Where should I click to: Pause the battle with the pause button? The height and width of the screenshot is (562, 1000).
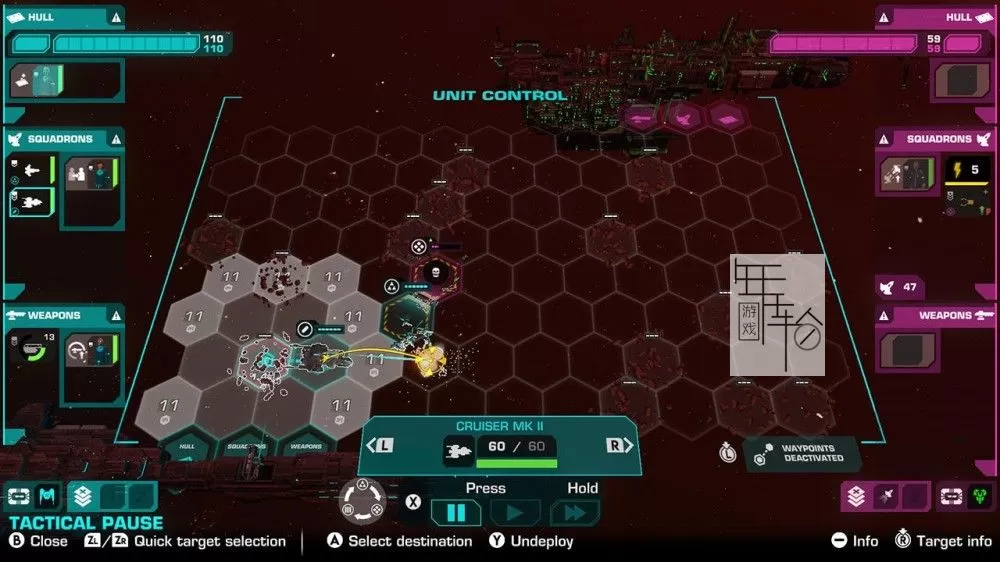coord(456,513)
